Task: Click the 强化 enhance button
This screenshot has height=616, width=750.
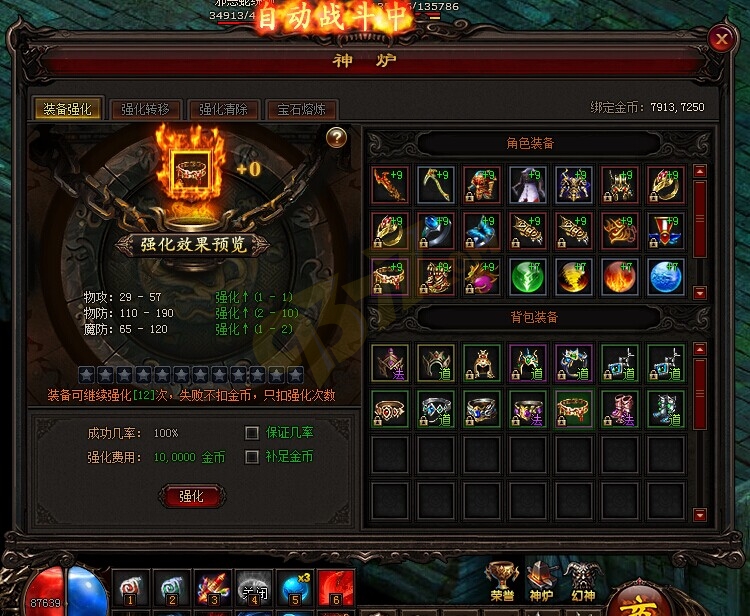Action: coord(191,496)
